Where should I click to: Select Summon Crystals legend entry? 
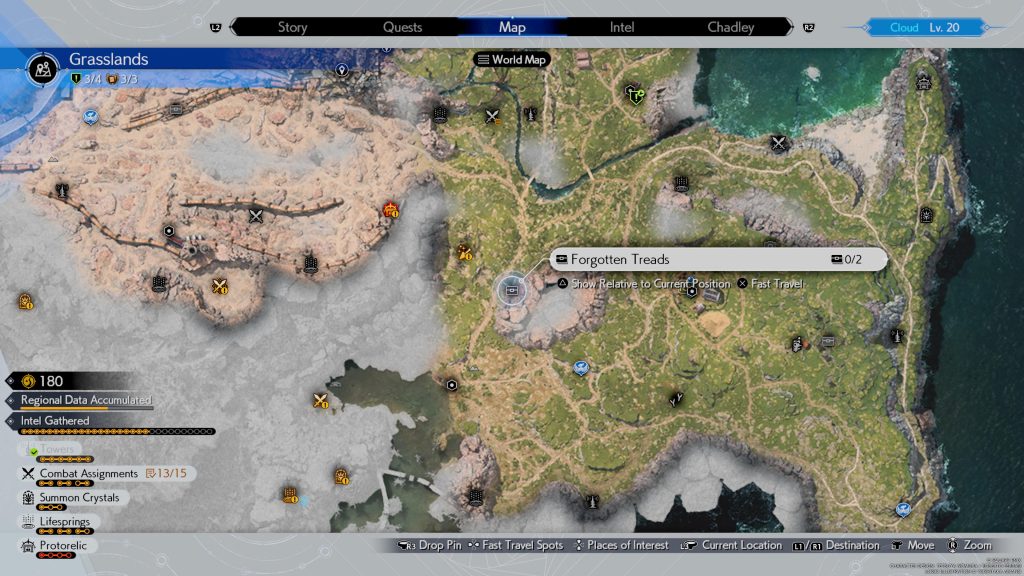click(x=79, y=497)
